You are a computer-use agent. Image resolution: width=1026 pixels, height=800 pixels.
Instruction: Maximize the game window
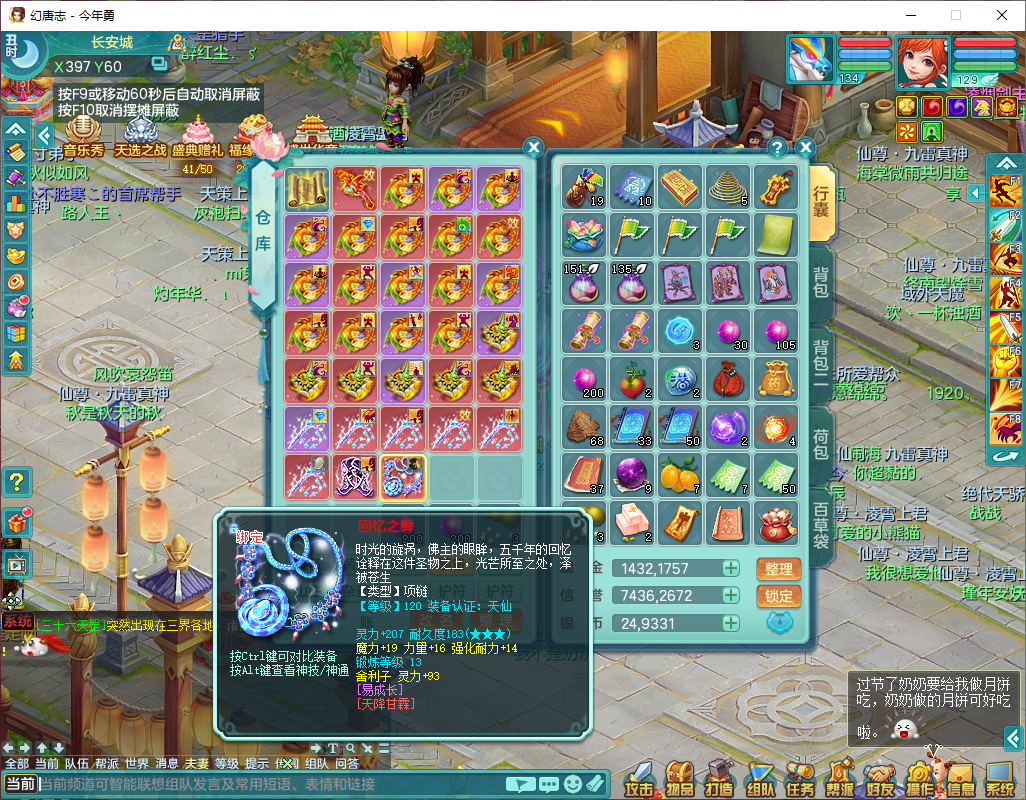coord(955,15)
